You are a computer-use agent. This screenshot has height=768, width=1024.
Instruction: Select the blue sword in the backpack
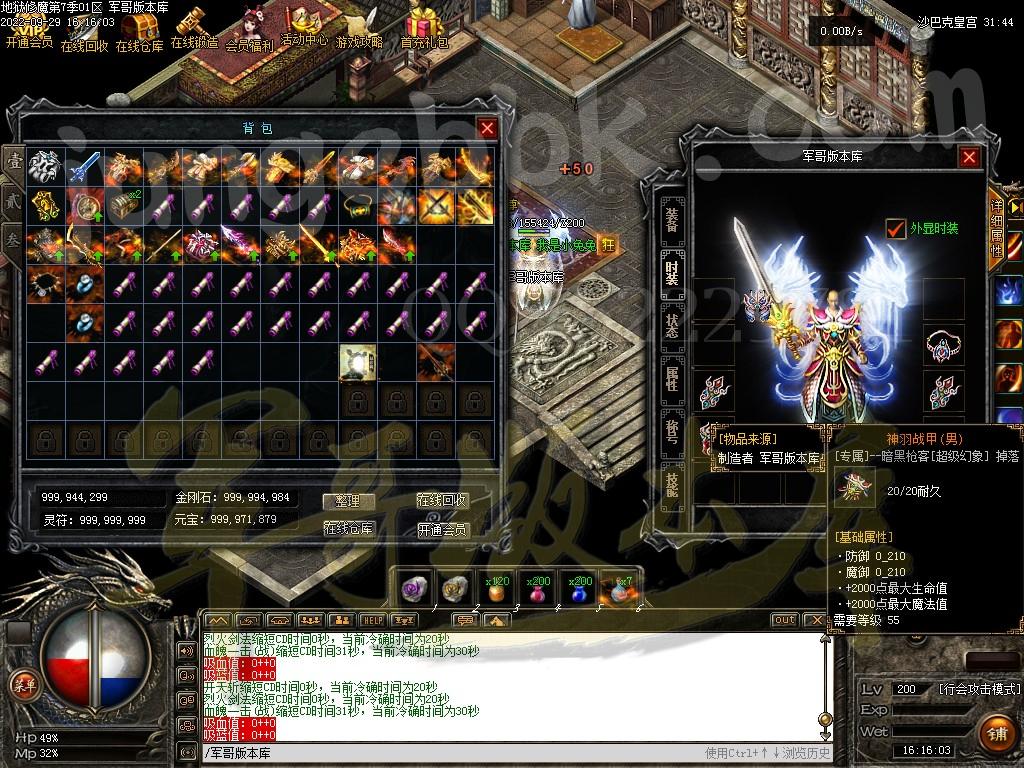pos(84,166)
